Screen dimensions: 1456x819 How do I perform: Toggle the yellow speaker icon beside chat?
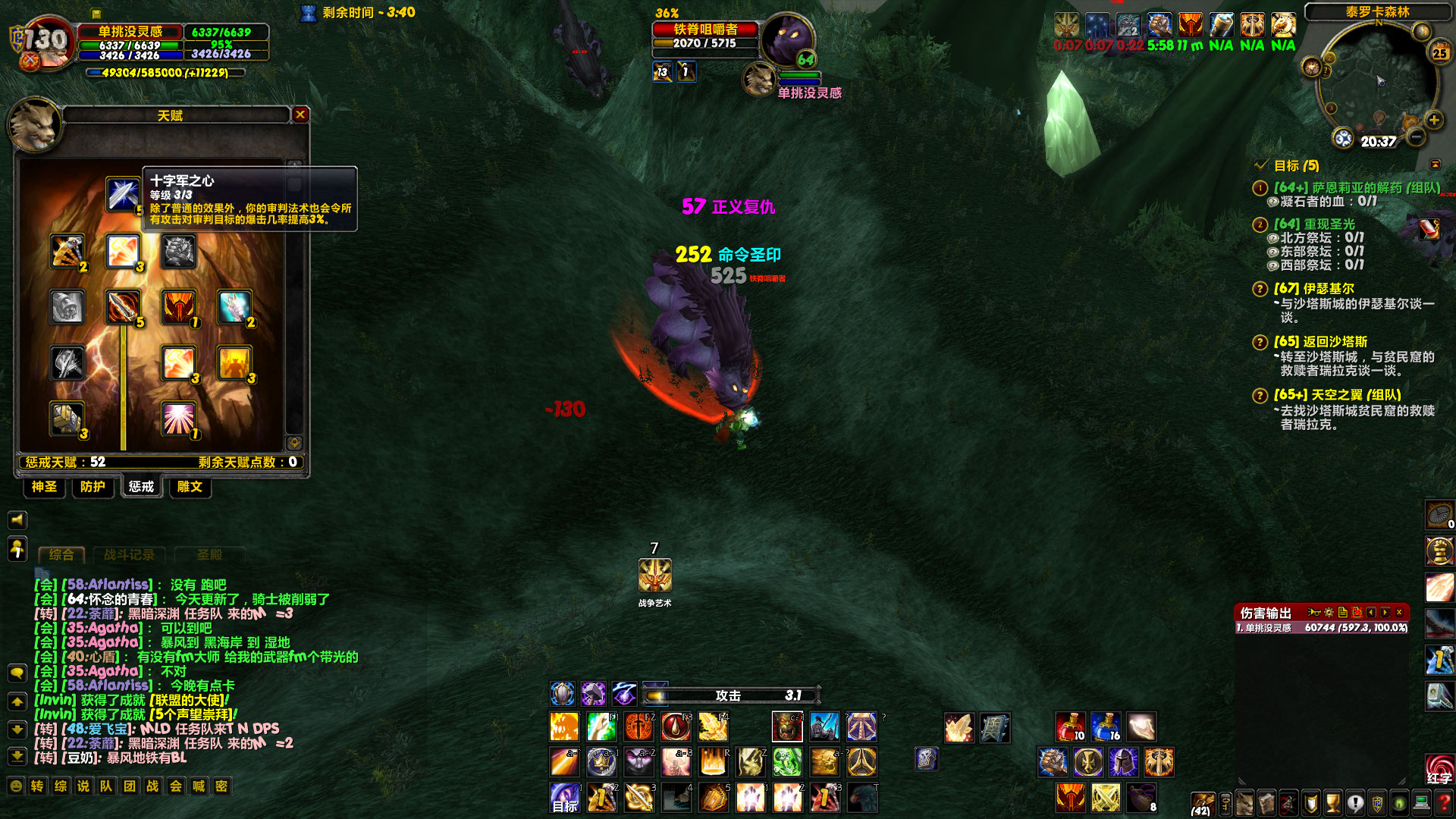(17, 520)
